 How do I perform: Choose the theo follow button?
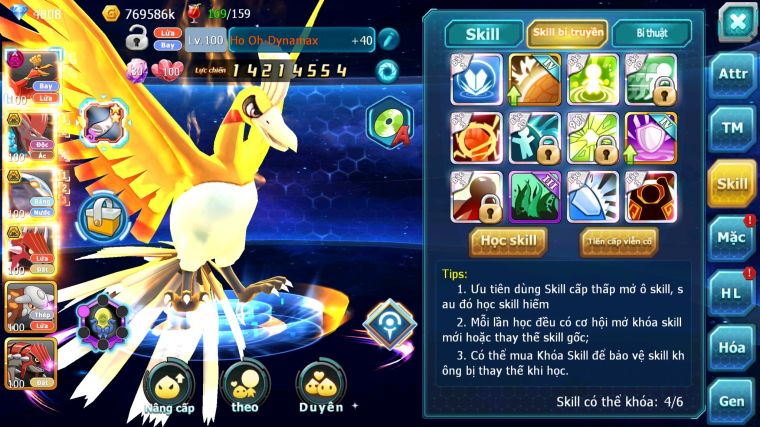[244, 388]
